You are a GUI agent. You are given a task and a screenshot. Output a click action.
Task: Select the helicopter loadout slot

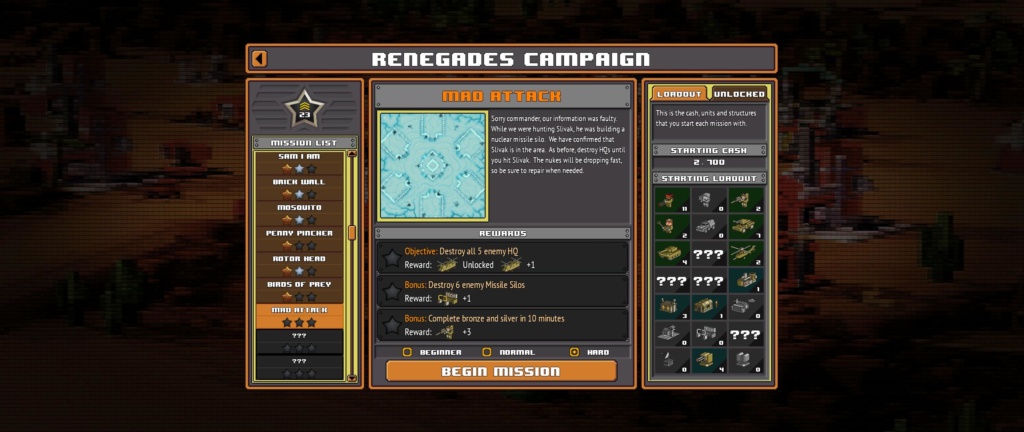pos(741,254)
